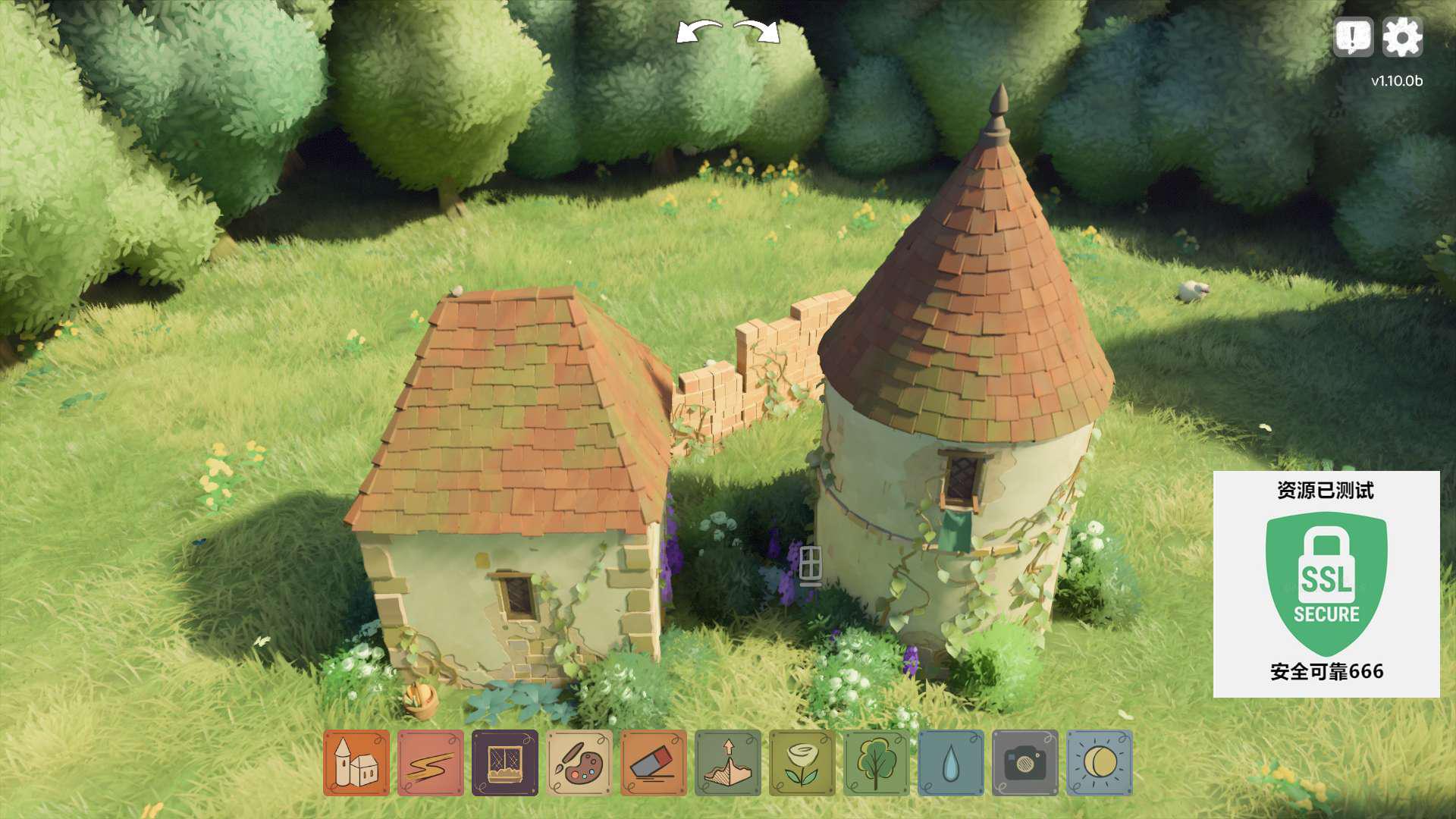Choose the path drawing tool
The width and height of the screenshot is (1456, 819).
(431, 763)
